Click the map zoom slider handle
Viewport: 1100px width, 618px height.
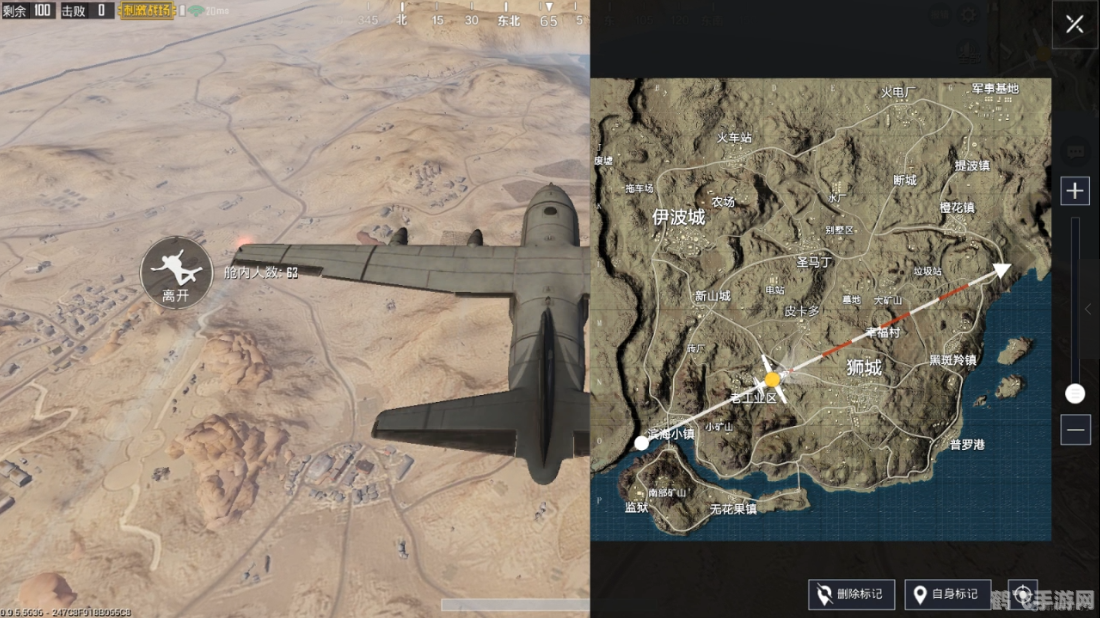[x=1075, y=394]
